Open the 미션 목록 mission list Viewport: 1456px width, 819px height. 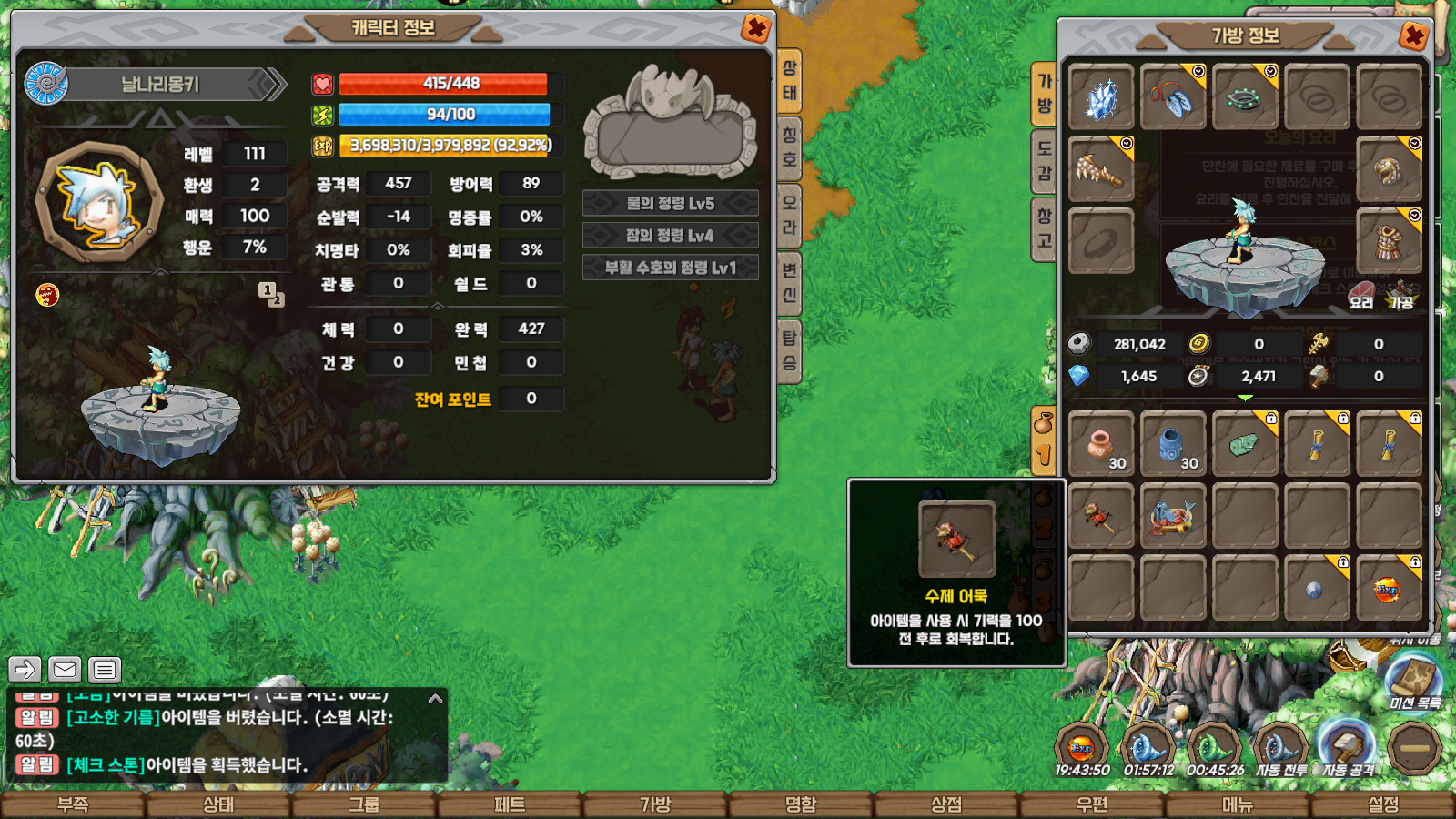coord(1414,682)
